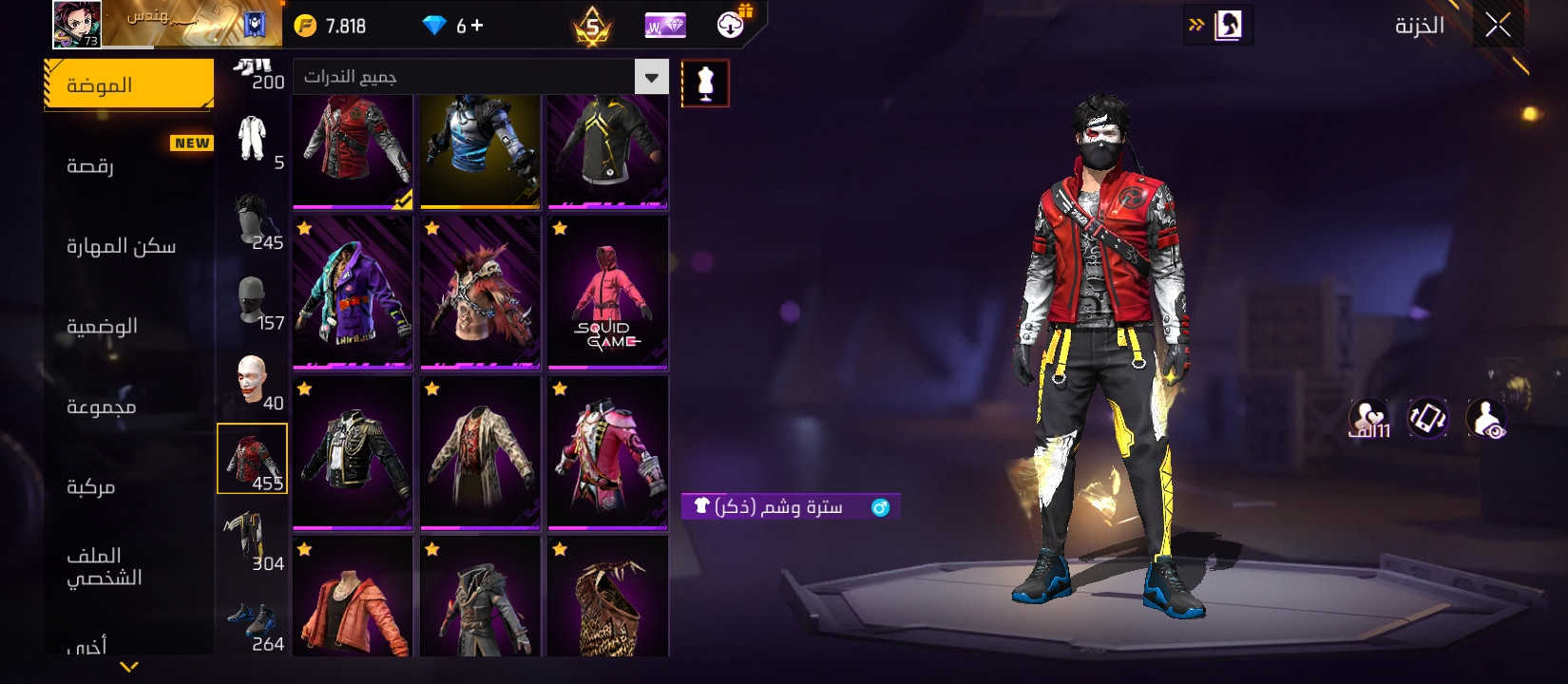Select the face mask category with 157
This screenshot has height=684, width=1568.
tap(252, 302)
